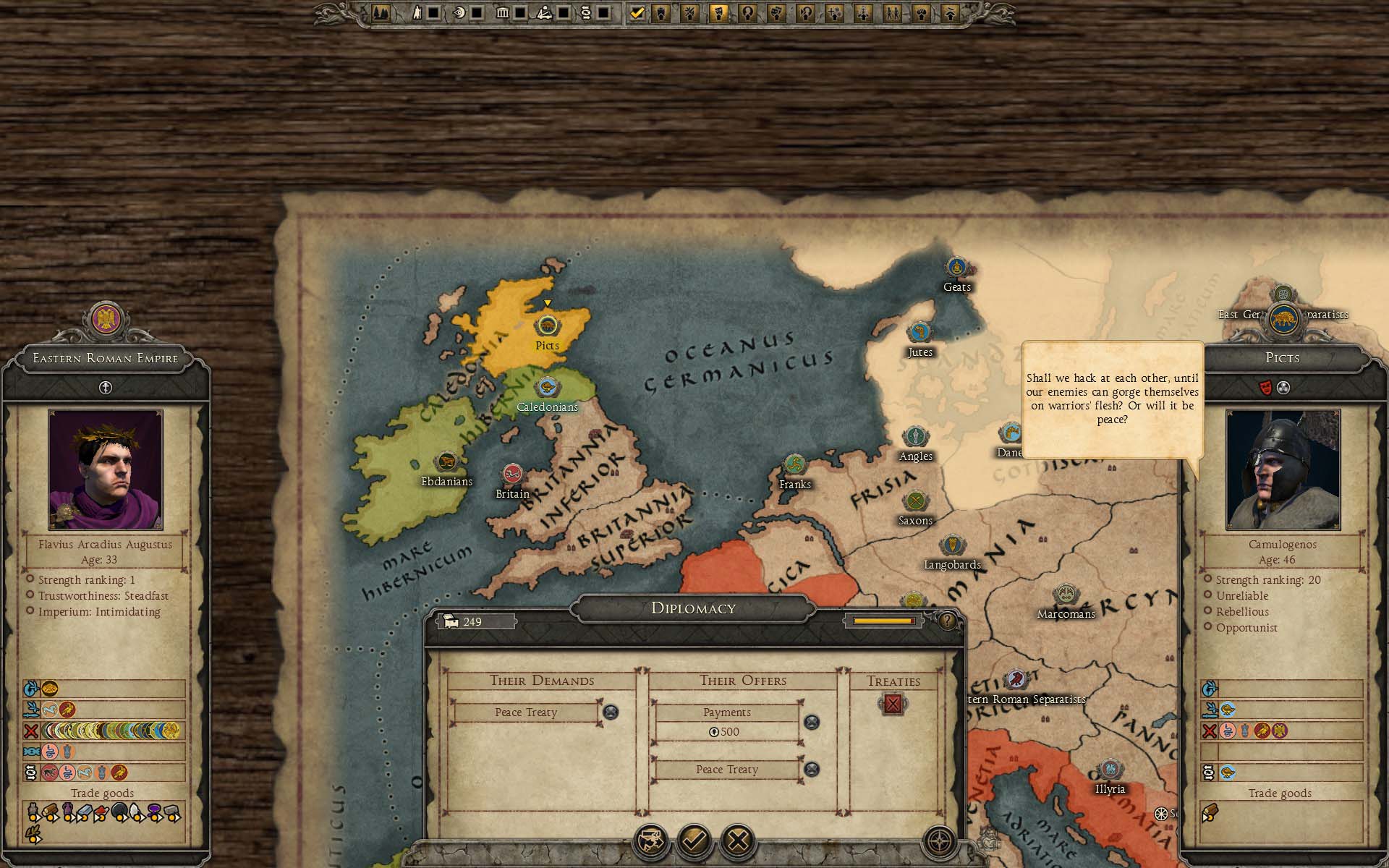The height and width of the screenshot is (868, 1389).
Task: Select the Geats faction marker
Action: pos(956,267)
